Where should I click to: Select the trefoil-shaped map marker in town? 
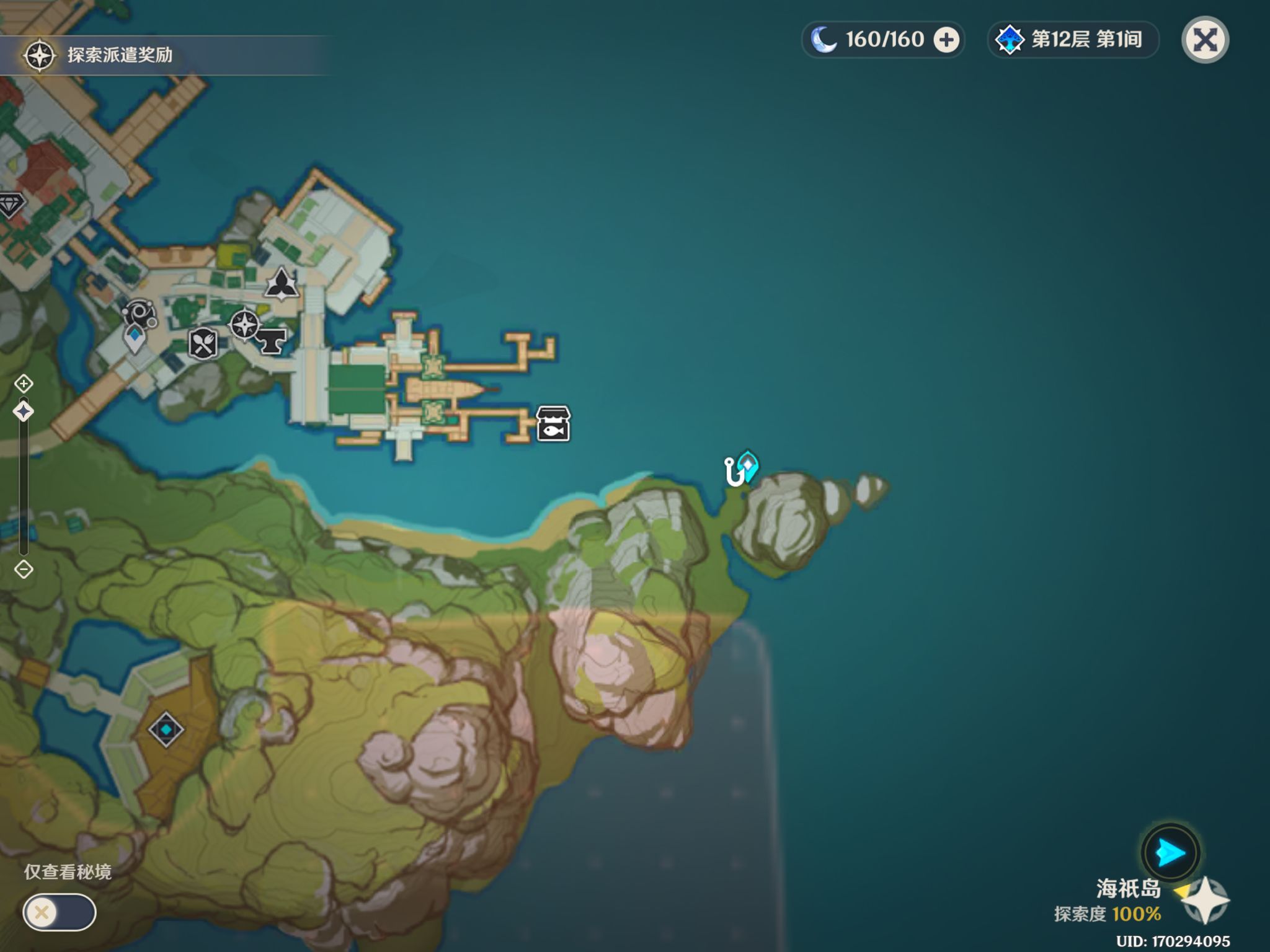point(282,284)
